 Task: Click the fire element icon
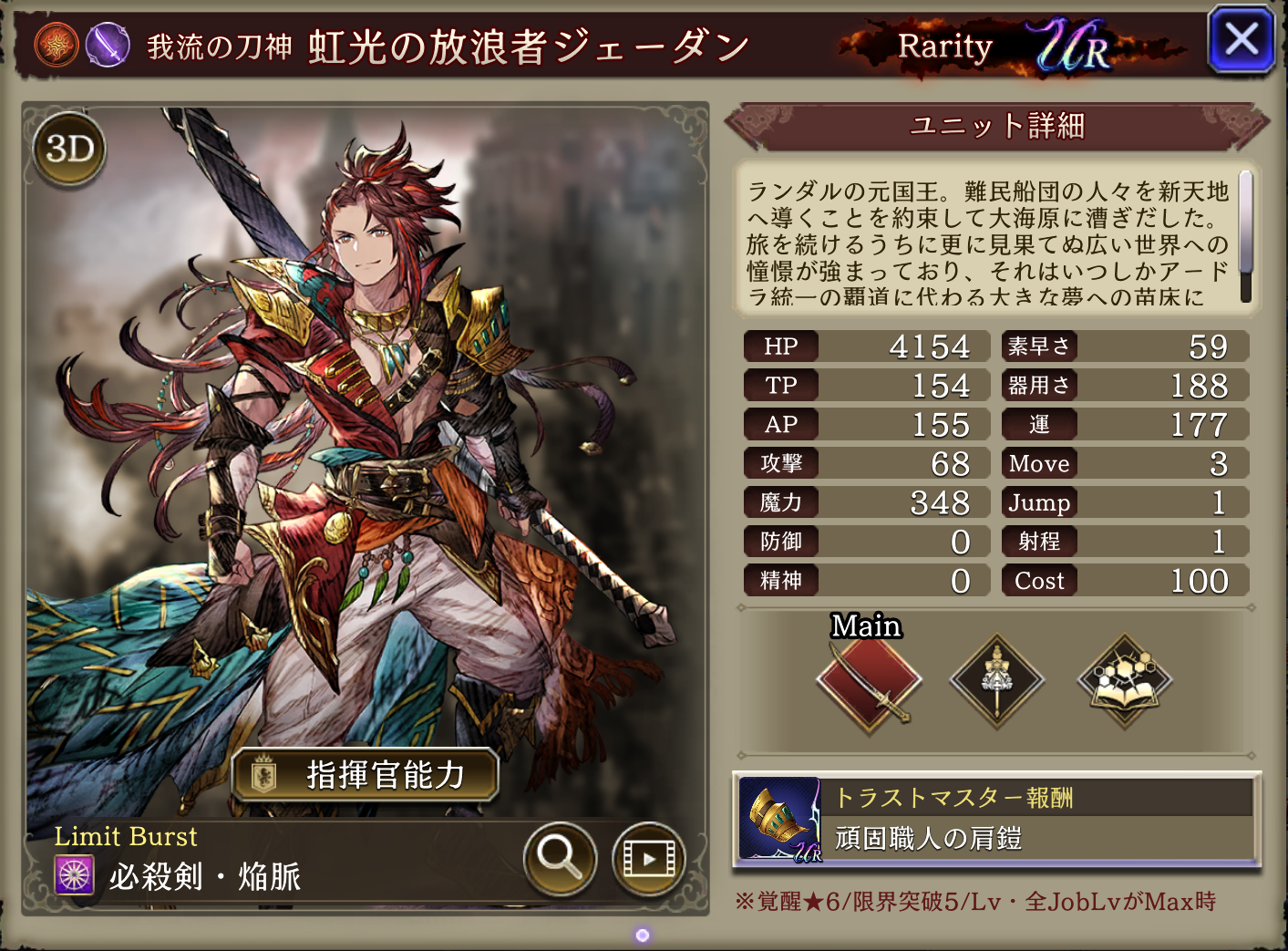click(x=57, y=44)
